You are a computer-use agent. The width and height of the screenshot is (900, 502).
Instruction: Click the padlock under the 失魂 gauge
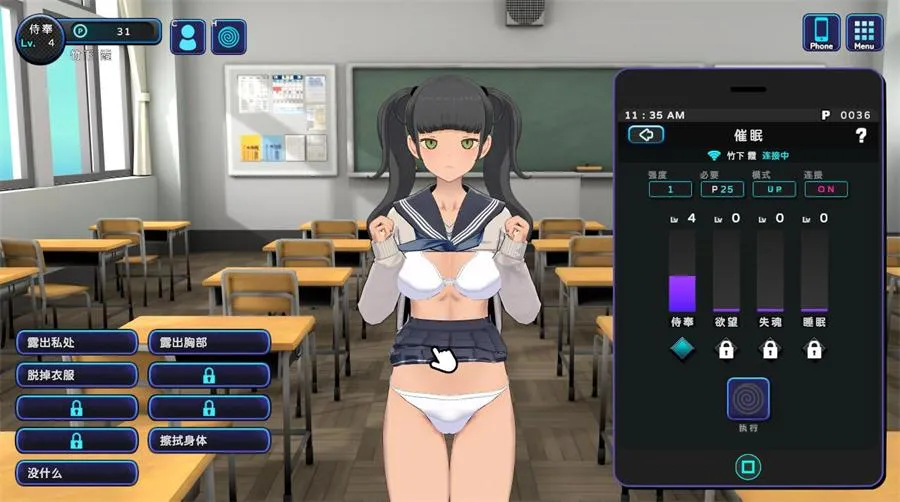tap(770, 349)
